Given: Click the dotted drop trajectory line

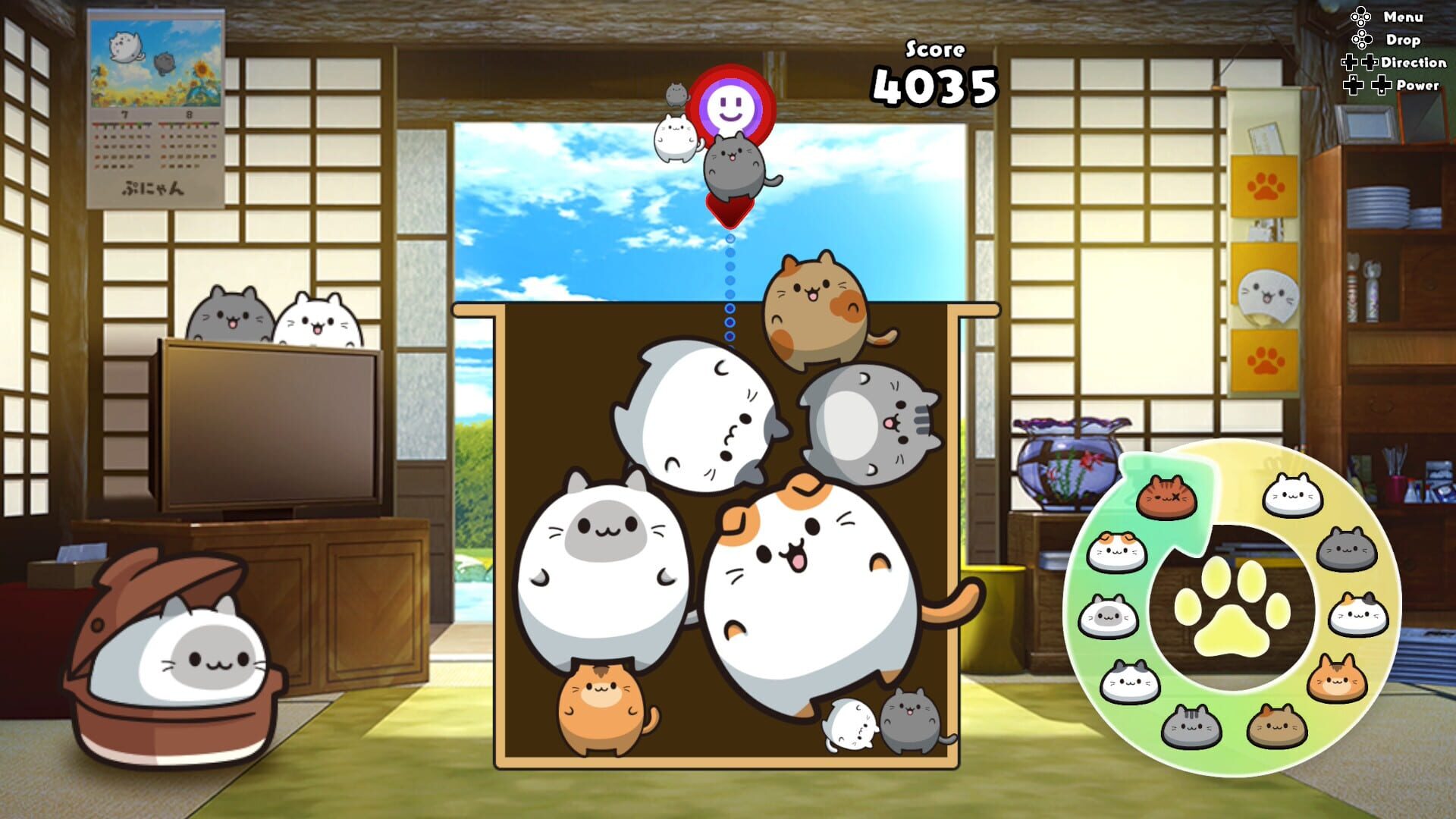Looking at the screenshot, I should click(x=730, y=288).
